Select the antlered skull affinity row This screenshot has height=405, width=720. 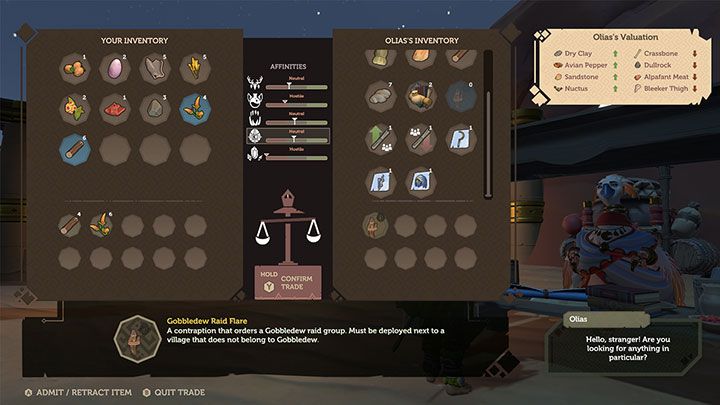[x=288, y=84]
